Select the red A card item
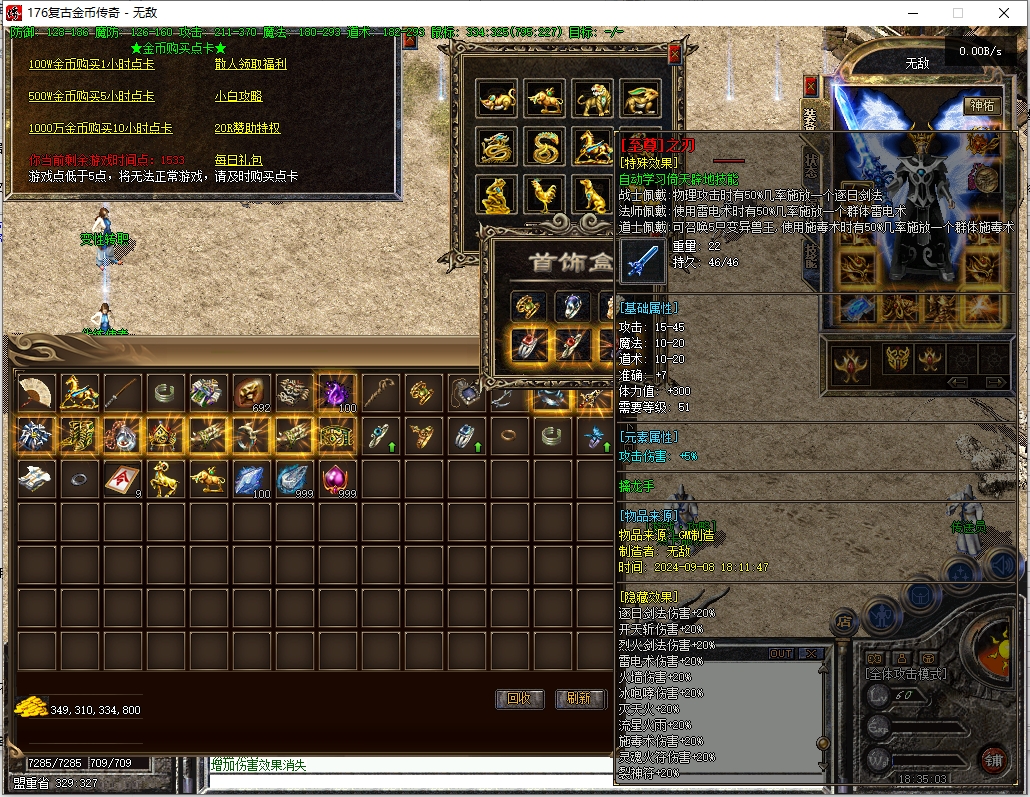This screenshot has width=1030, height=797. coord(123,479)
